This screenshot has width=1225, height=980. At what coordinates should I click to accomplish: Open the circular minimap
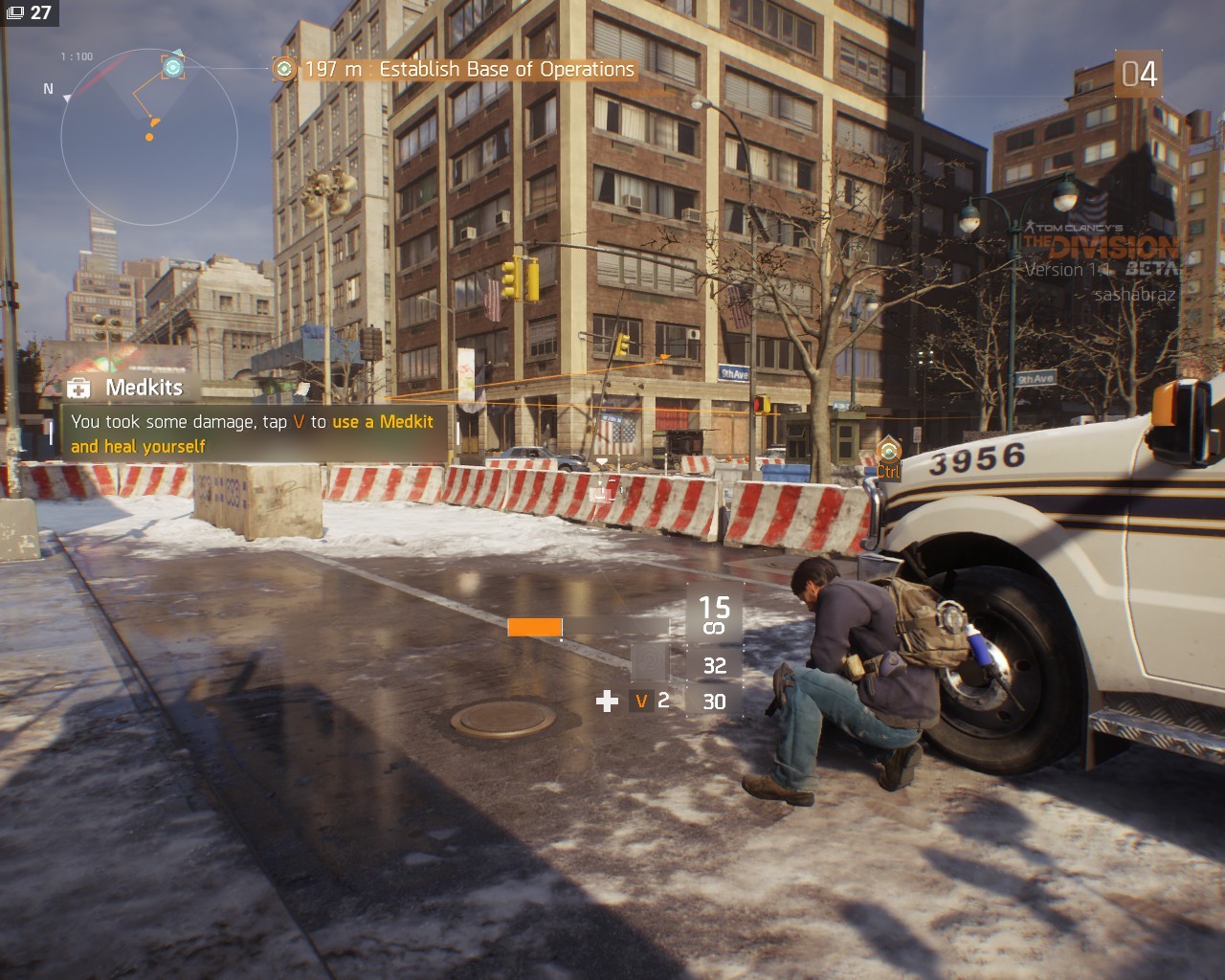pyautogui.click(x=148, y=137)
